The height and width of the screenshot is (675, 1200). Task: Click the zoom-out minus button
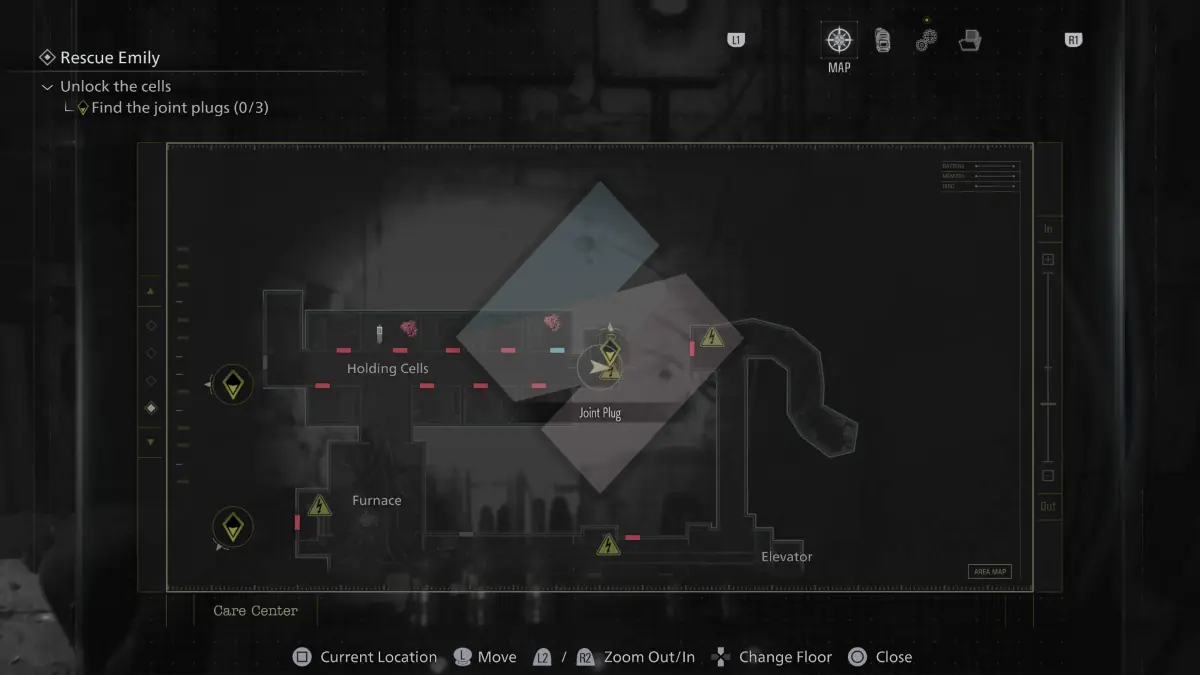tap(1048, 475)
